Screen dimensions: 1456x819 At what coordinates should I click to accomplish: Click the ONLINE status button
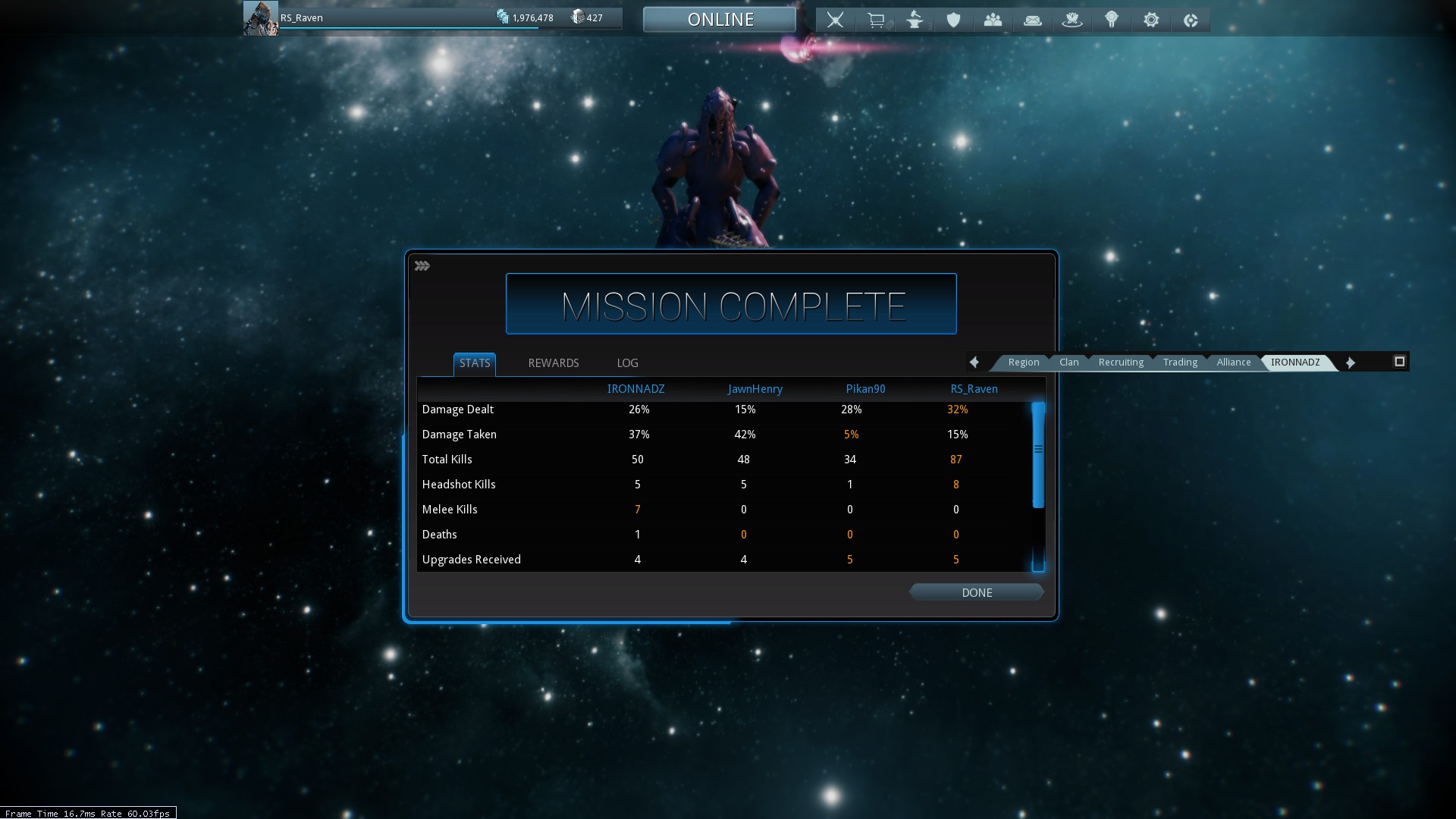(720, 20)
